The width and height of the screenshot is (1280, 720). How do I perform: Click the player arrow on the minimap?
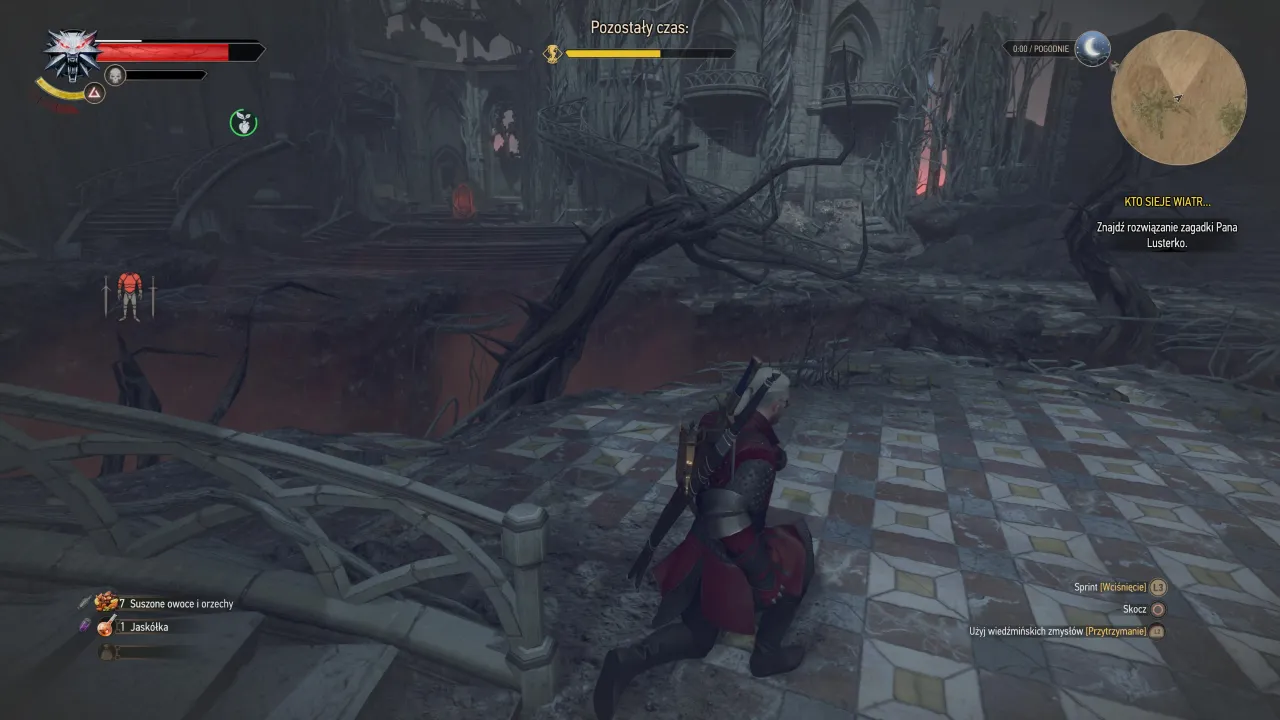(x=1179, y=99)
